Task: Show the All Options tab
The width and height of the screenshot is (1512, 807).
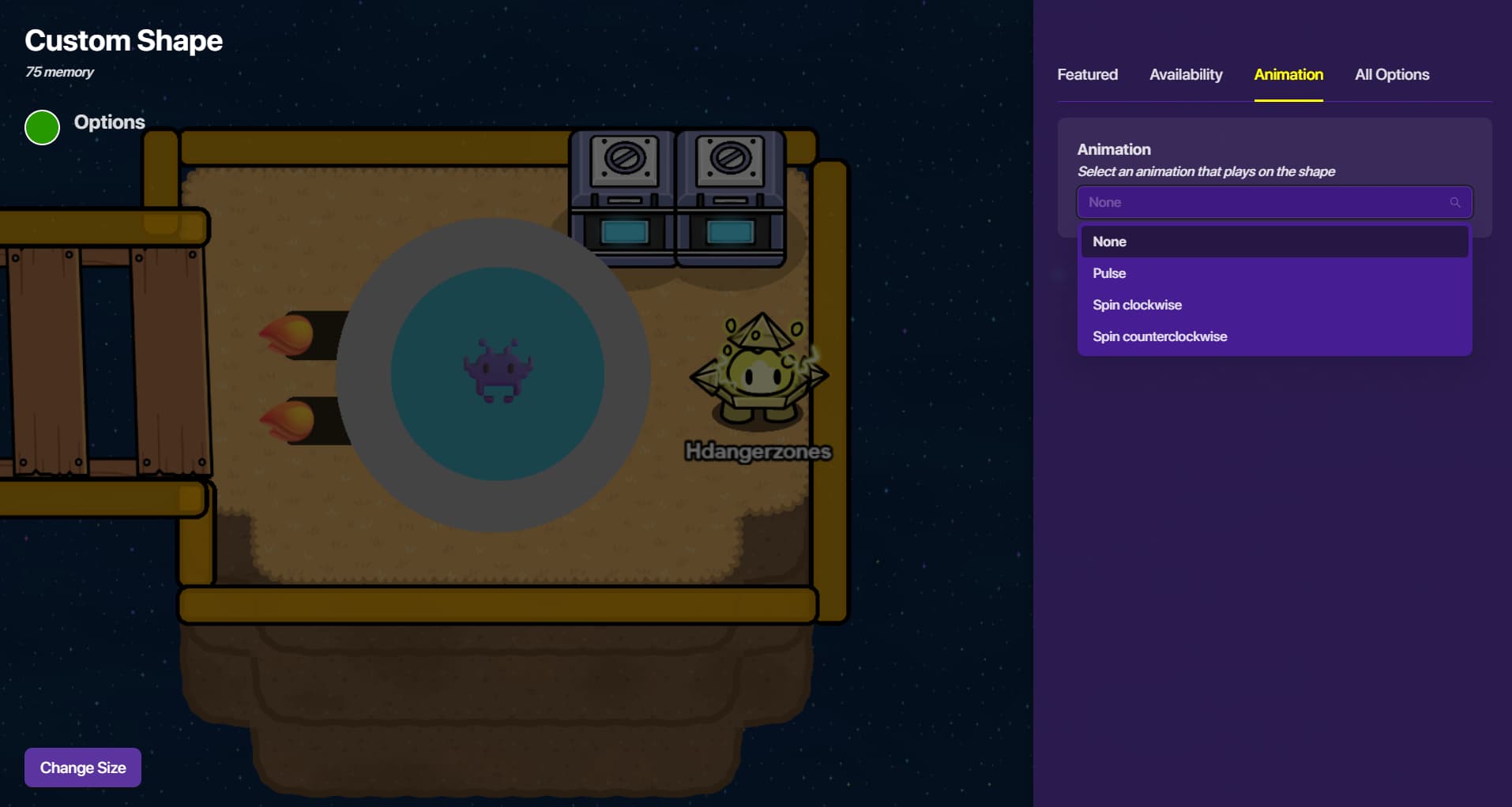Action: pyautogui.click(x=1391, y=75)
